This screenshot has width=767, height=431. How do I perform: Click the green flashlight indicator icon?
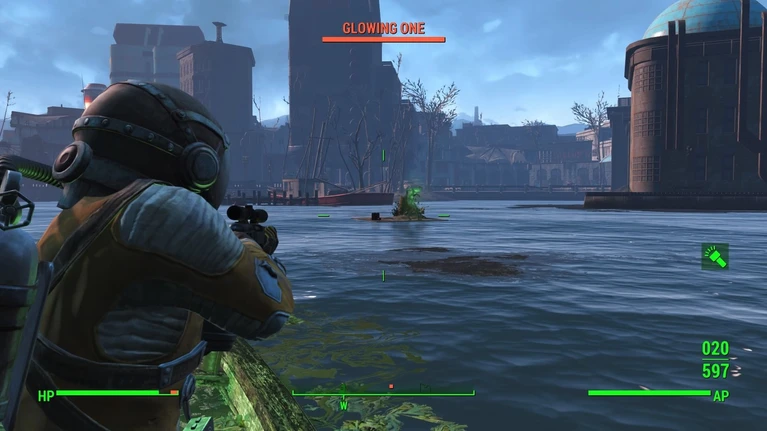tap(714, 256)
